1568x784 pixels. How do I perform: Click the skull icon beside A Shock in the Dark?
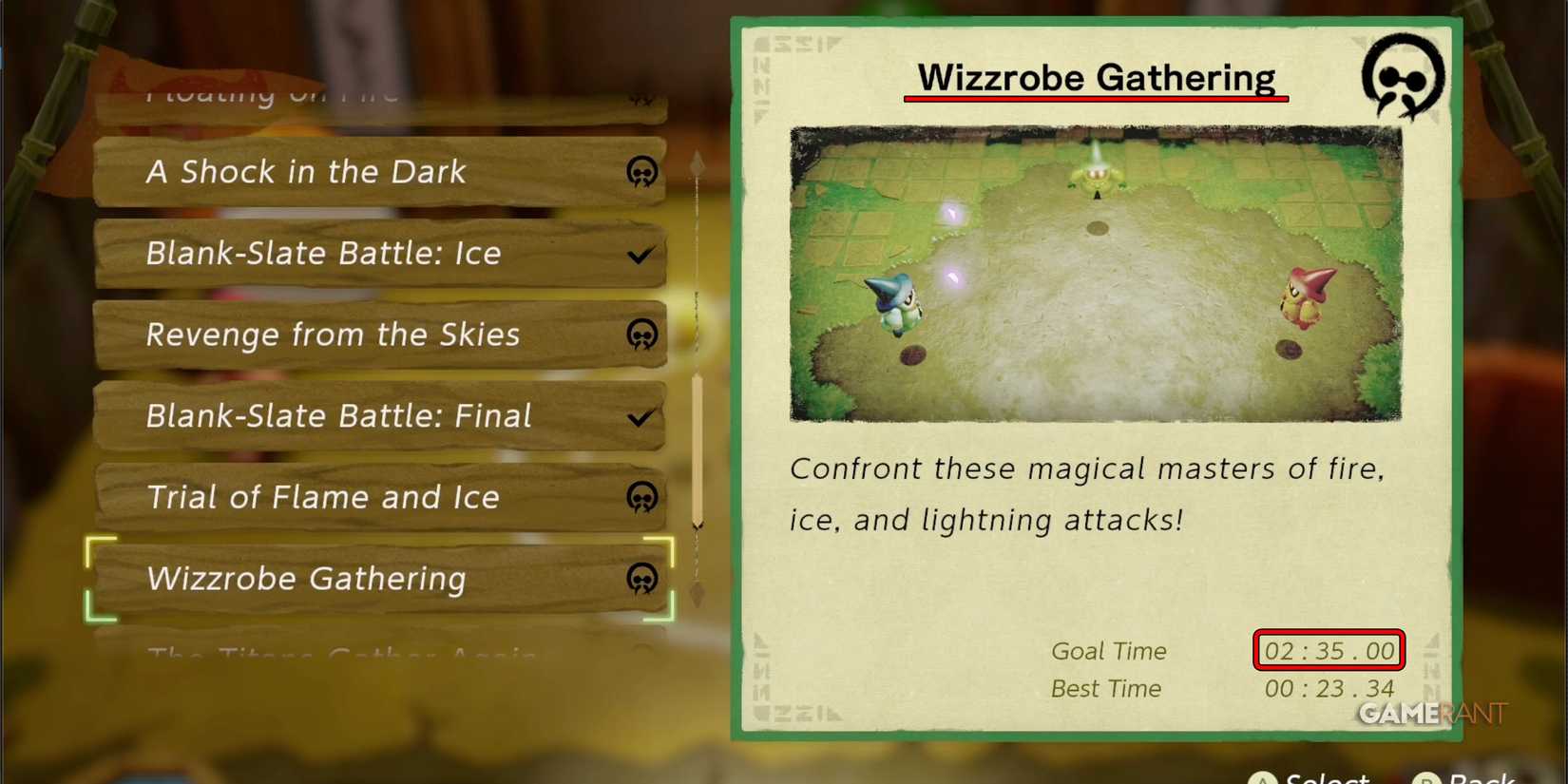(642, 172)
